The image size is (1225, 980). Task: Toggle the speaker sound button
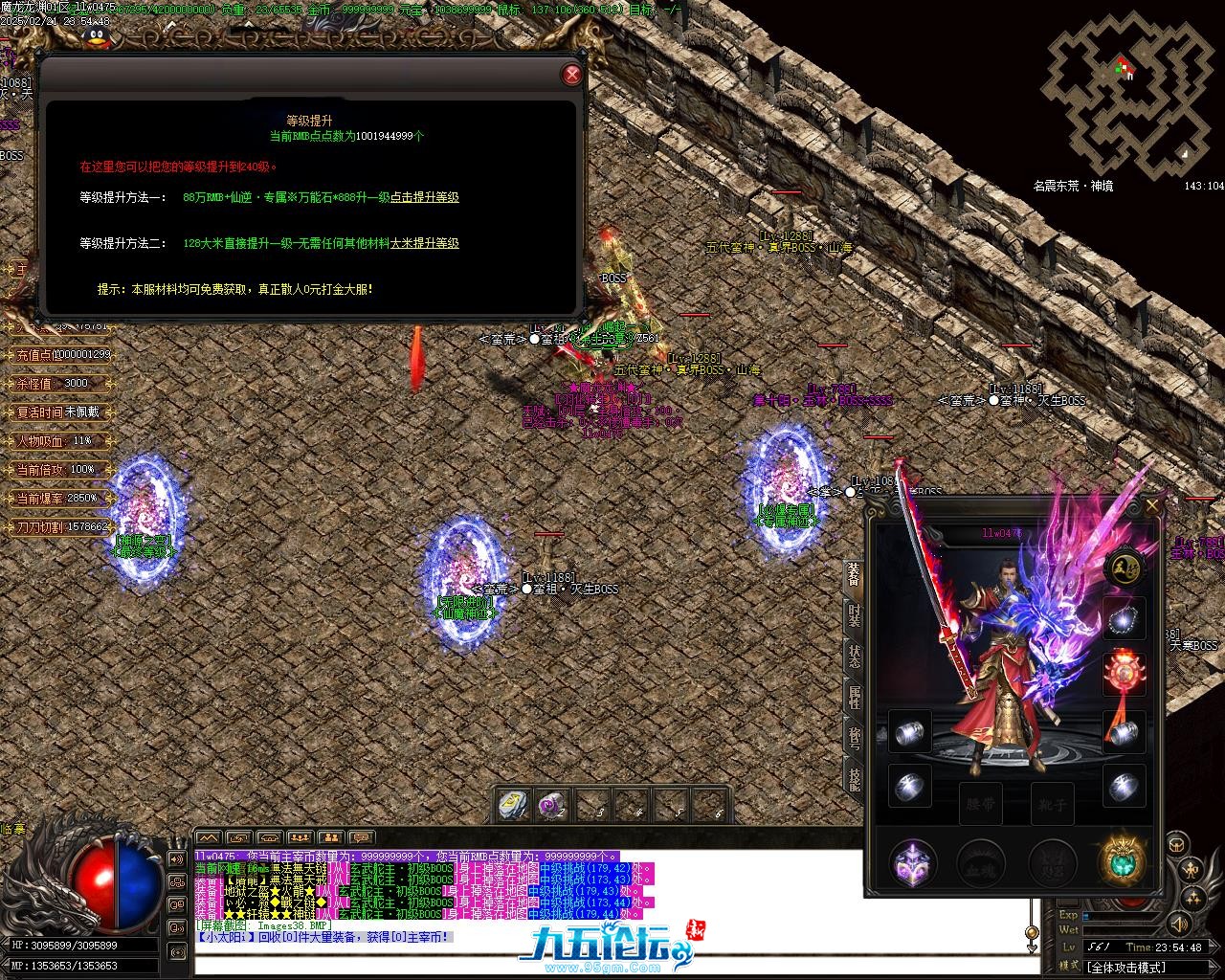(1178, 924)
